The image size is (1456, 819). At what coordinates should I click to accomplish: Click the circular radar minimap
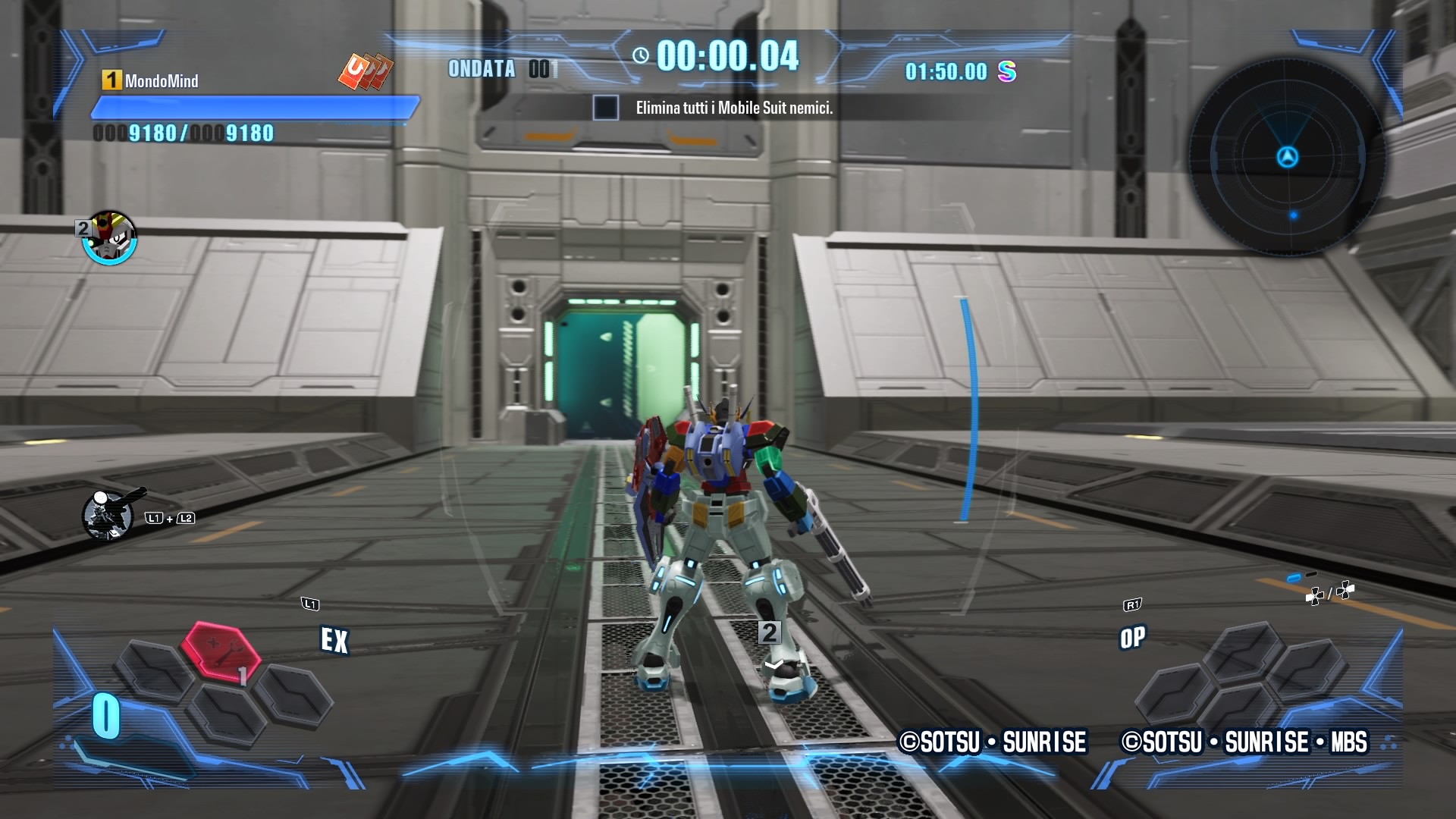(x=1287, y=157)
